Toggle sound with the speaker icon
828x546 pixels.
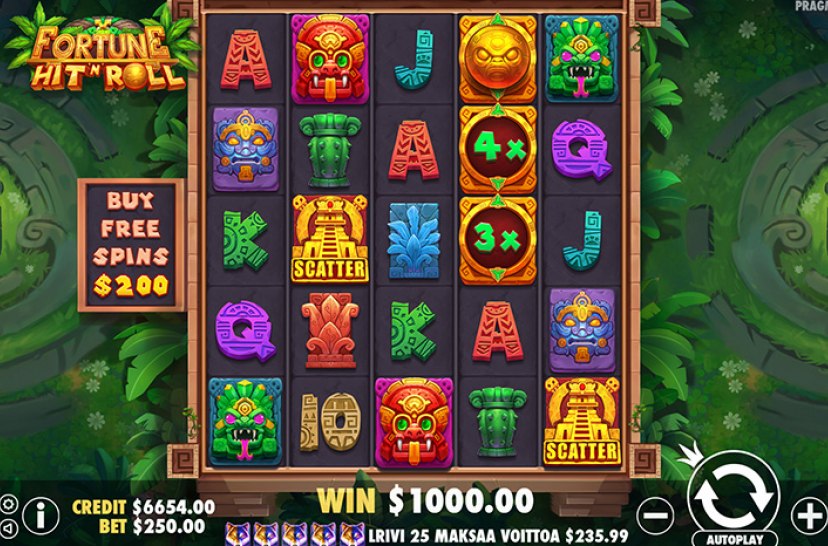[x=8, y=527]
